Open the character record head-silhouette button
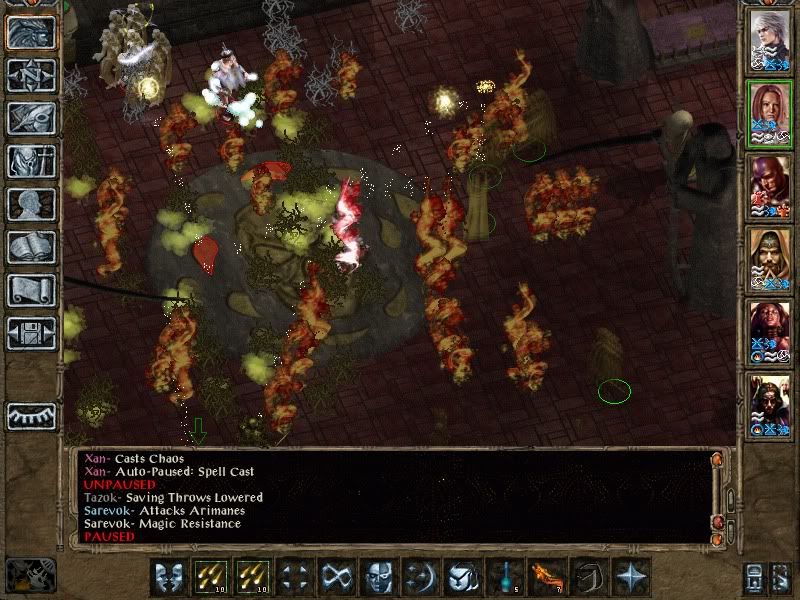800x600 pixels. [31, 204]
